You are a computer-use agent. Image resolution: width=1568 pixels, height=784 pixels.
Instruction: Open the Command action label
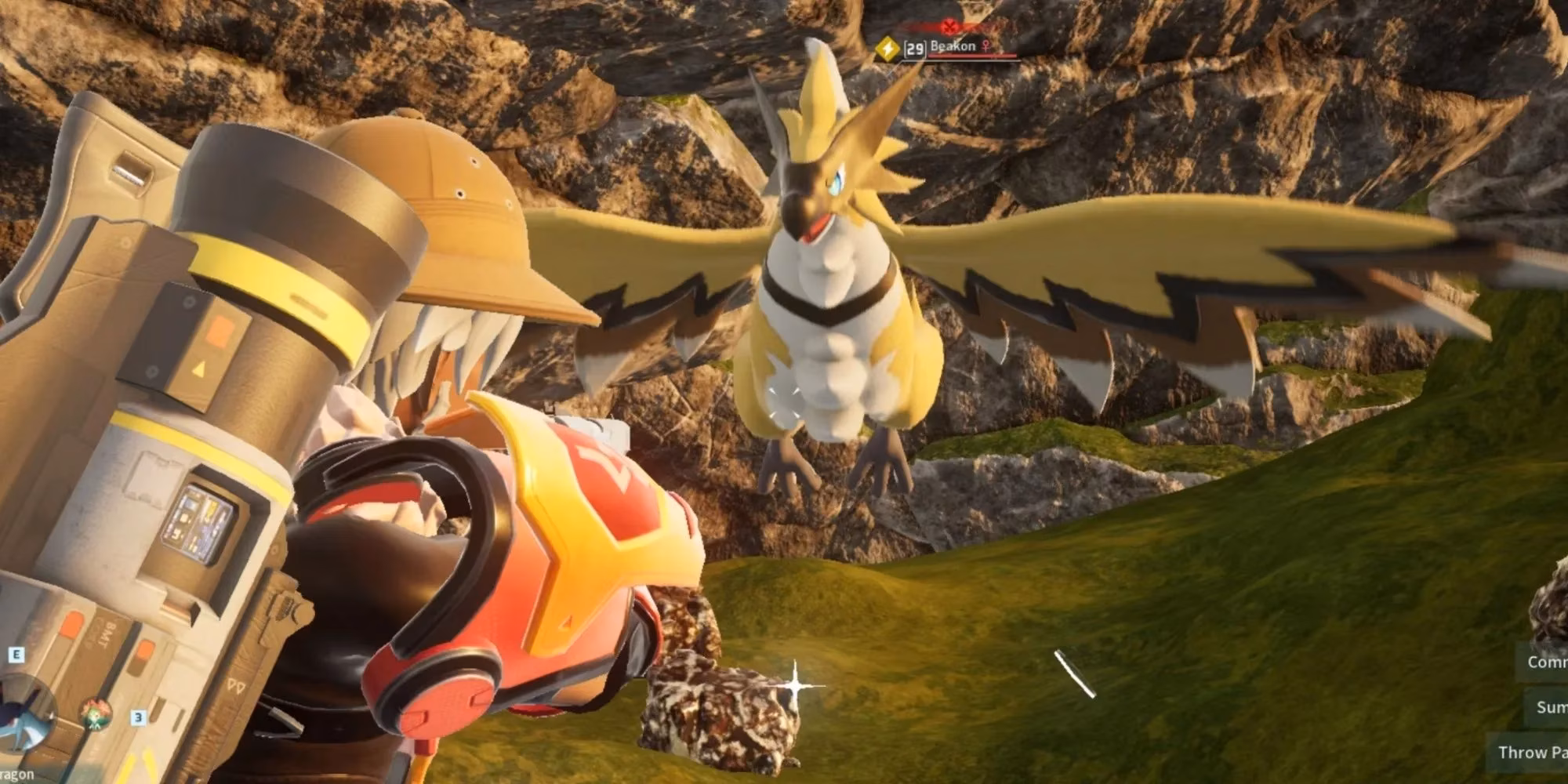click(1545, 662)
